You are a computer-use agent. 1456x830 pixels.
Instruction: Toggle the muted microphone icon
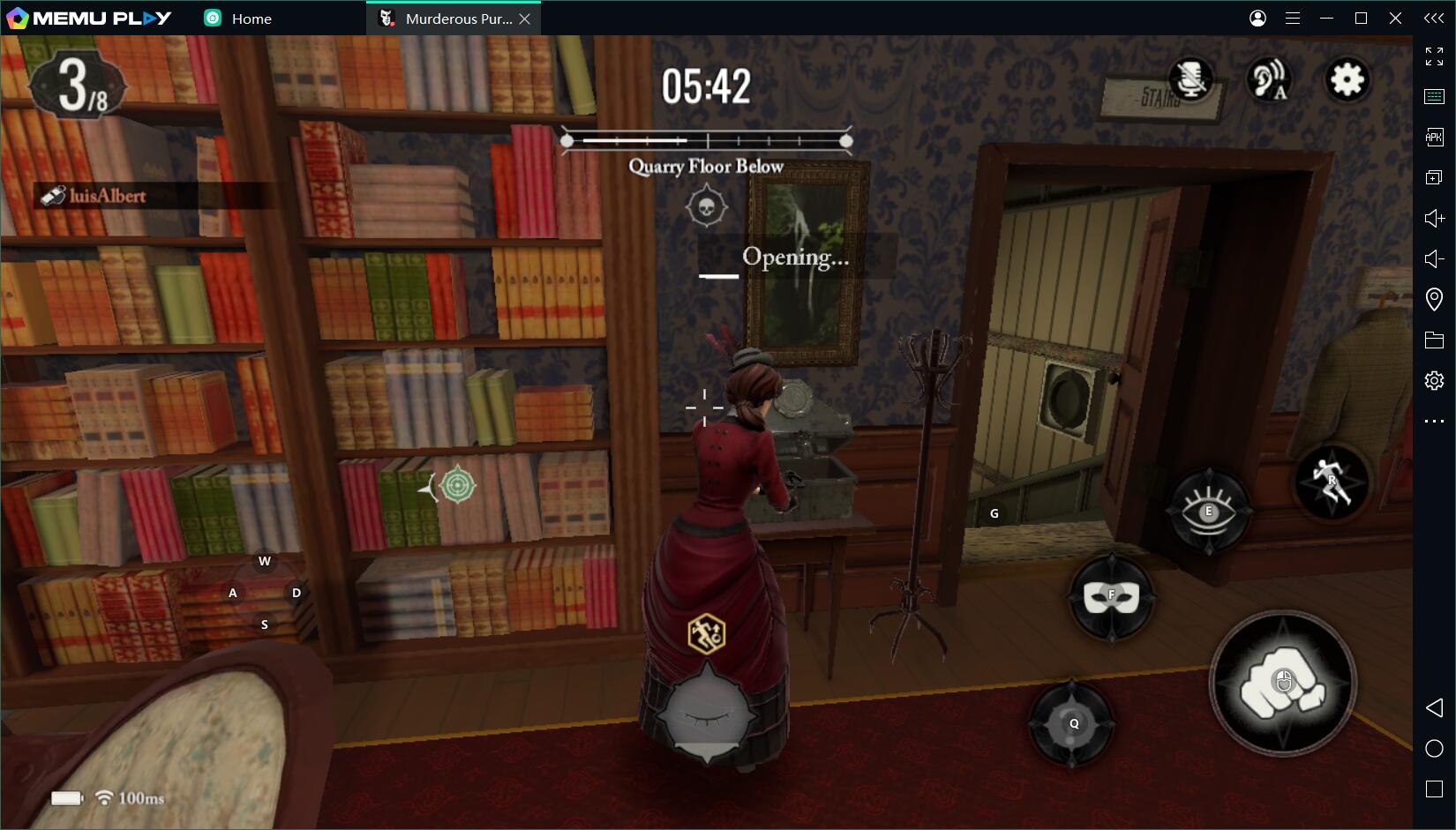pyautogui.click(x=1190, y=80)
